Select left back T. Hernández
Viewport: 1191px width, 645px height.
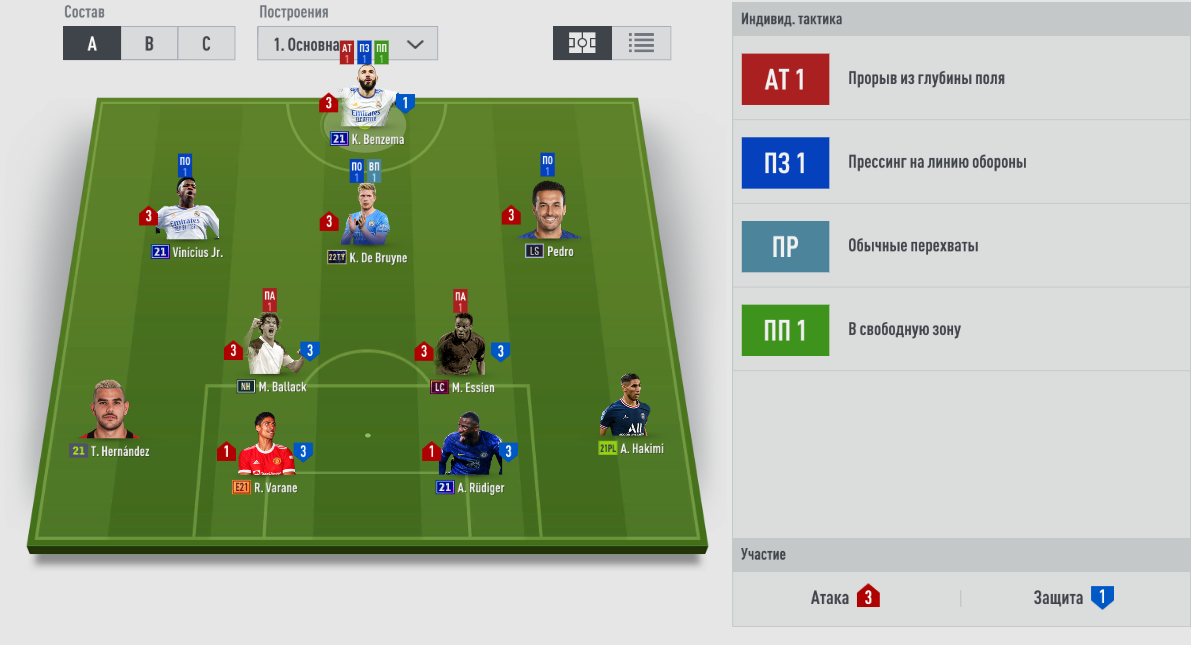[x=110, y=412]
